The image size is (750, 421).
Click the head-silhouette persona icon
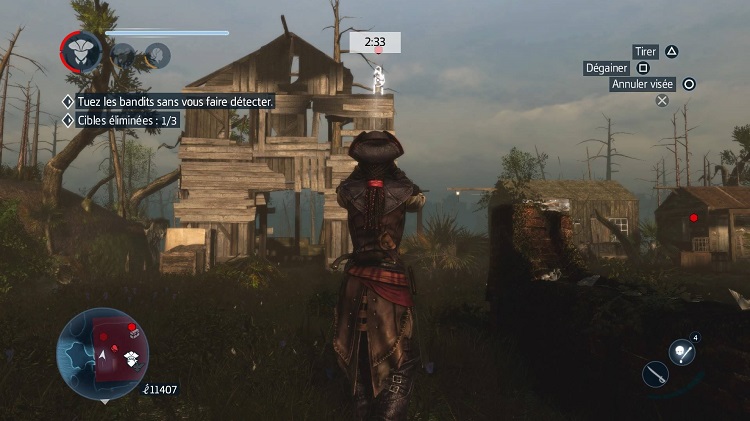[155, 55]
